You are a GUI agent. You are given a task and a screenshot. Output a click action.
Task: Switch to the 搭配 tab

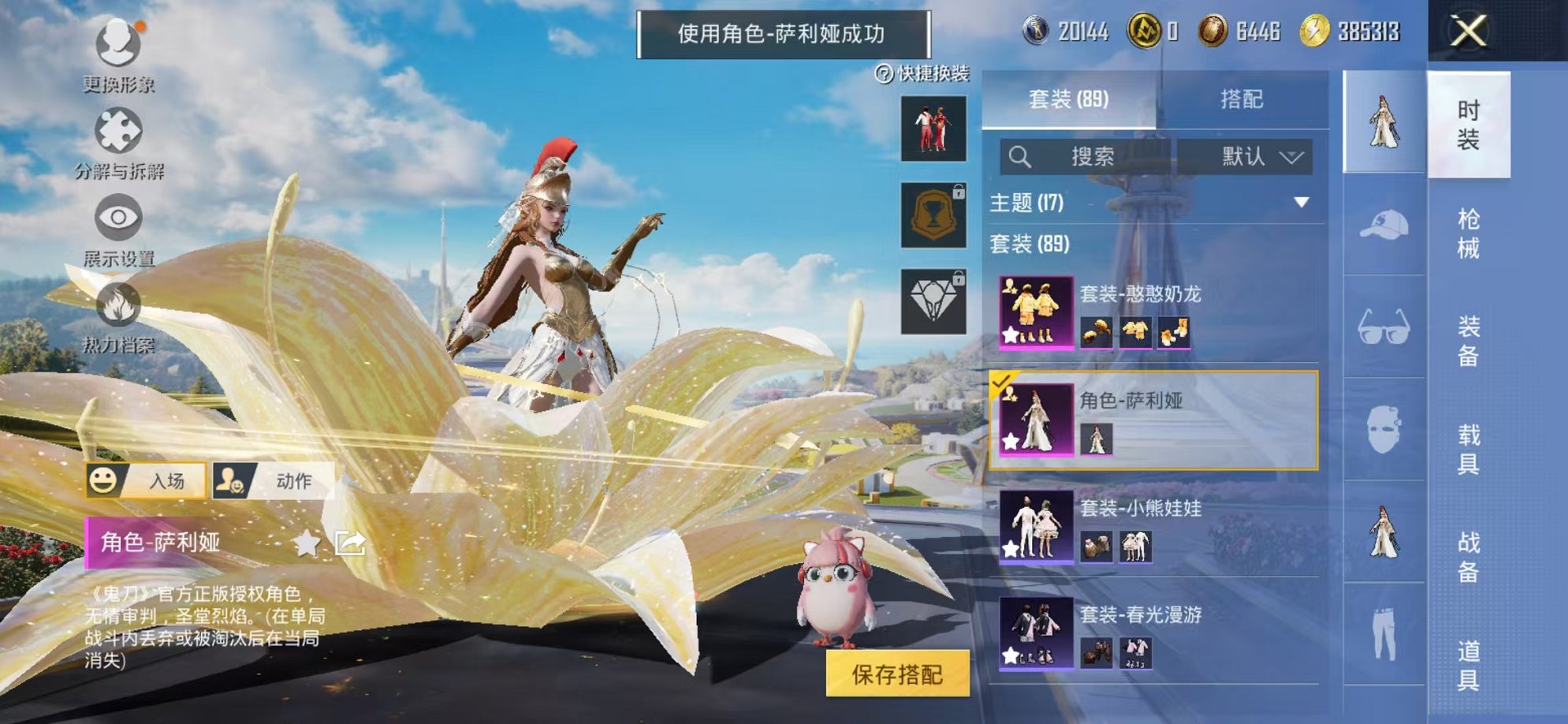pyautogui.click(x=1241, y=99)
